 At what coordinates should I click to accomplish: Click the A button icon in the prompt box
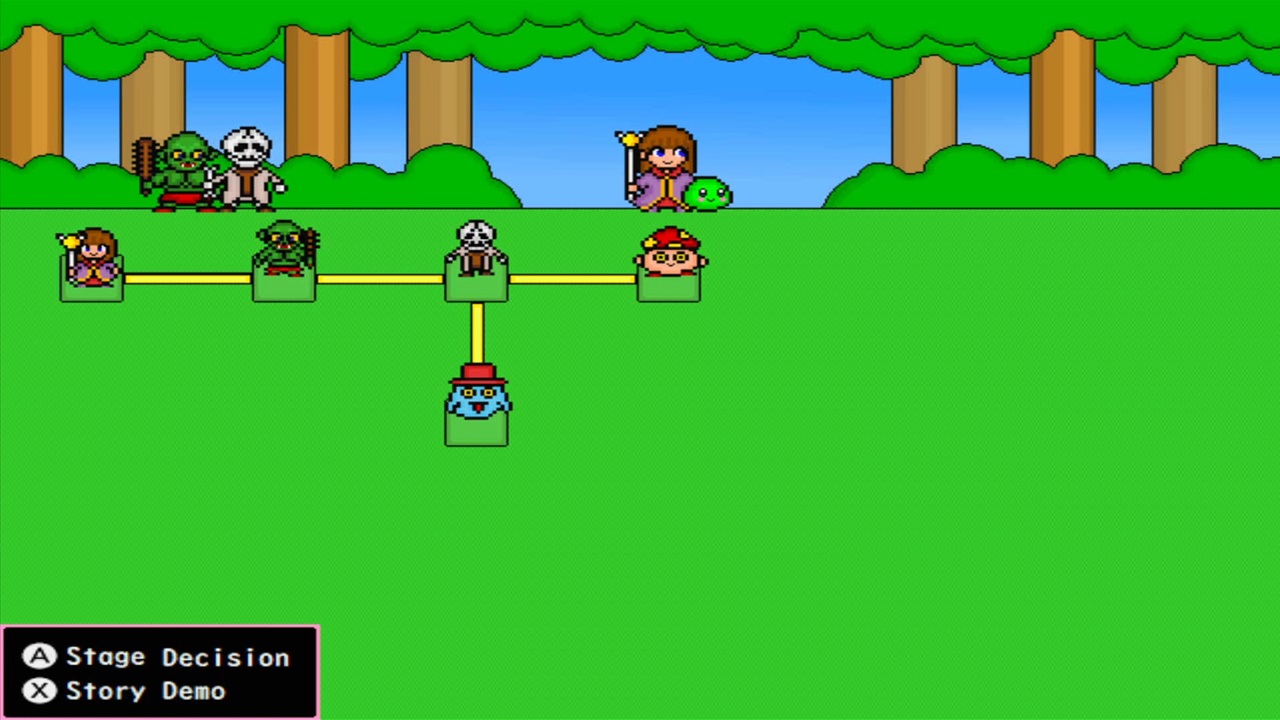pos(38,656)
